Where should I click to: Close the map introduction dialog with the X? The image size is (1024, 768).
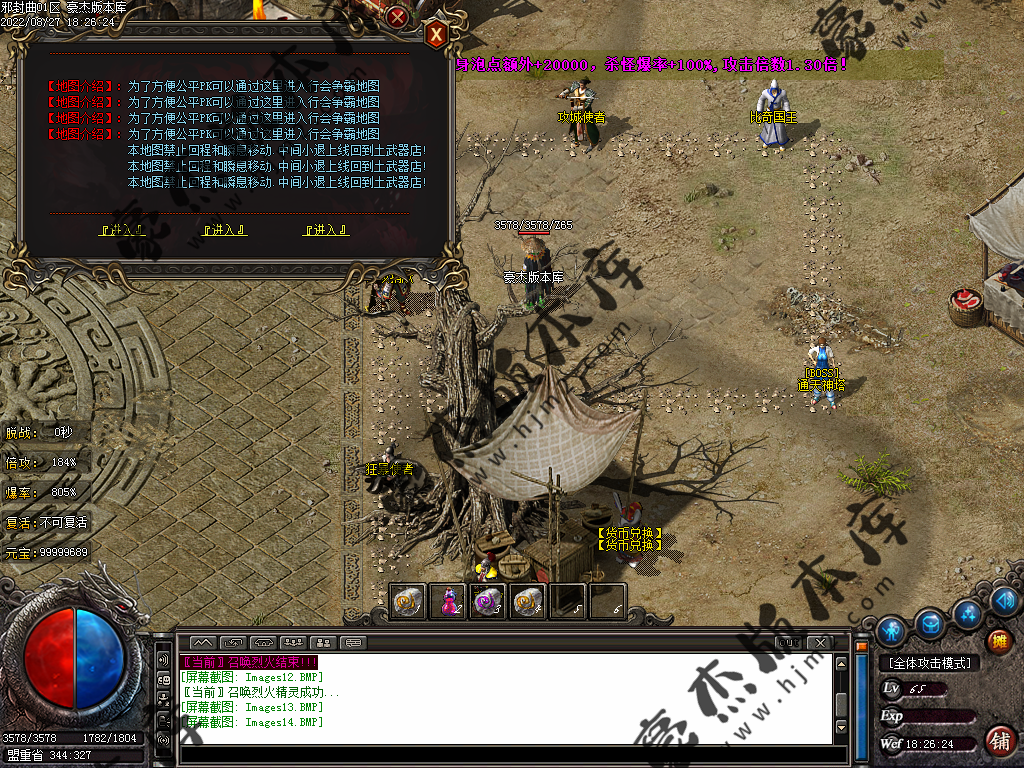436,35
